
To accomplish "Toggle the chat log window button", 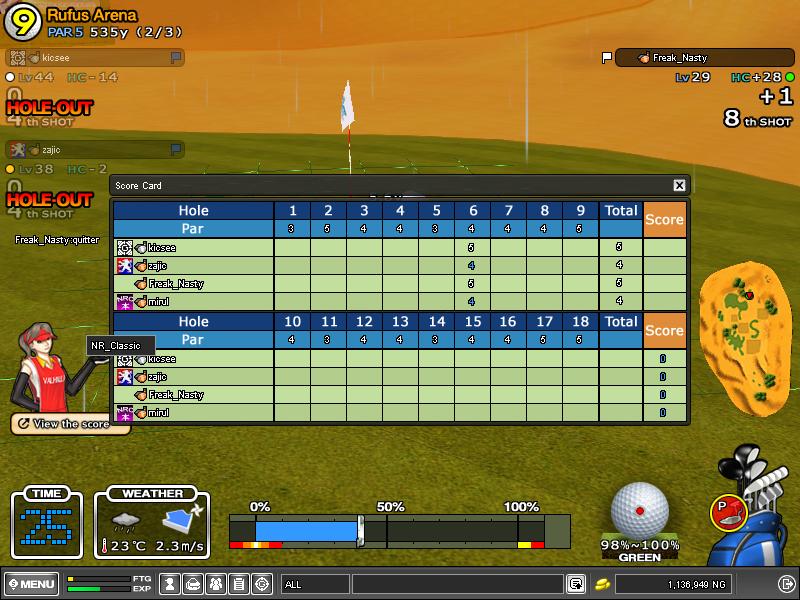I will 576,584.
